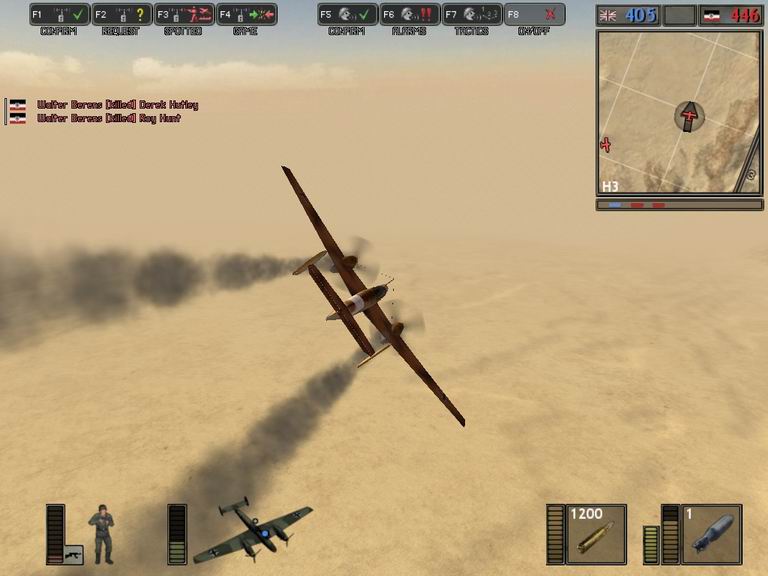This screenshot has height=576, width=768.
Task: Select the bomb weapon slot
Action: tap(711, 534)
